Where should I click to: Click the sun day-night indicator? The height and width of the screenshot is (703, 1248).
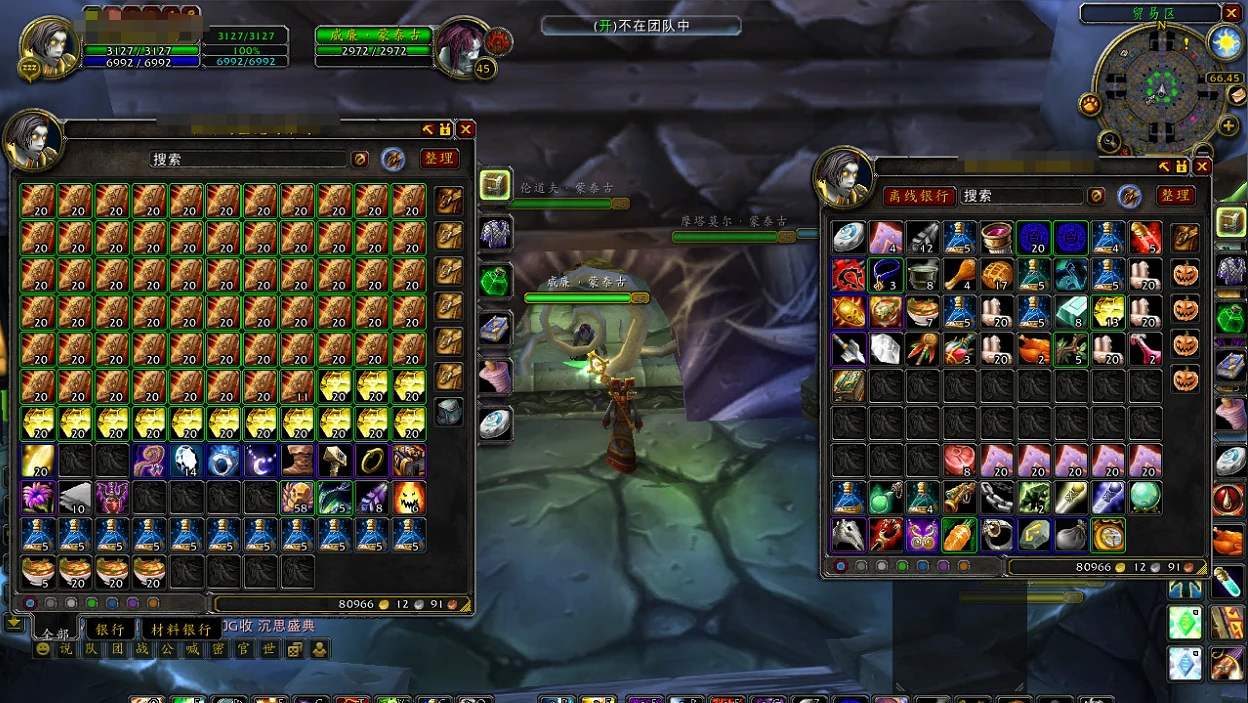click(x=1224, y=42)
